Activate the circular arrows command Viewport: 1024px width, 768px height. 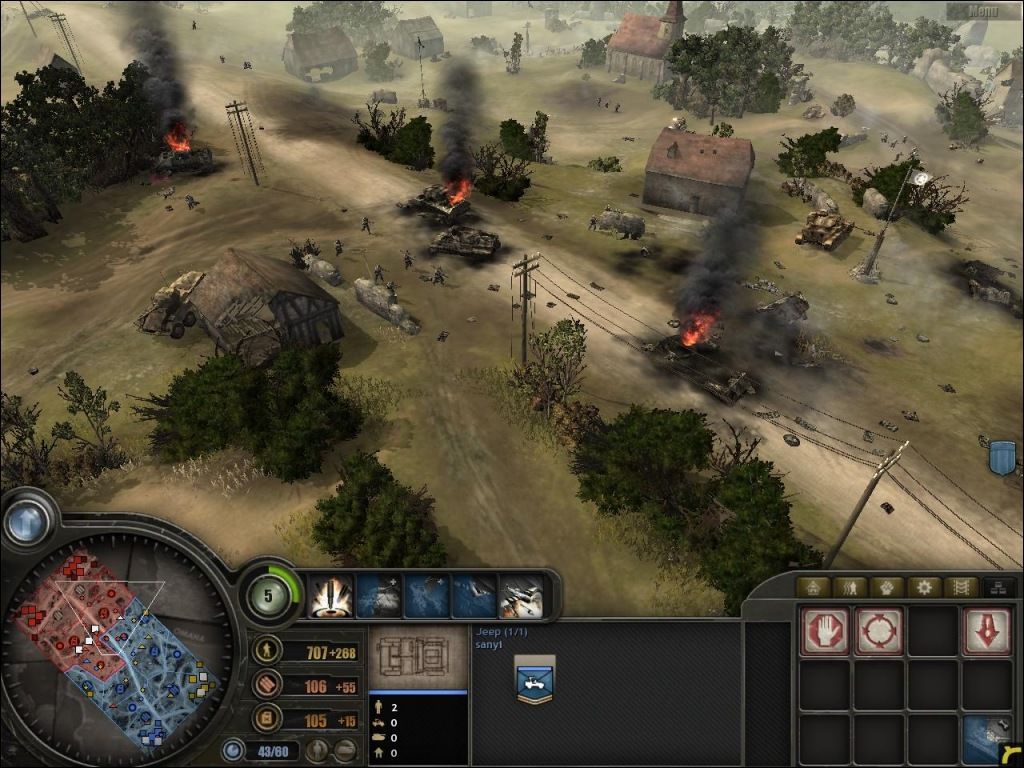tap(879, 632)
